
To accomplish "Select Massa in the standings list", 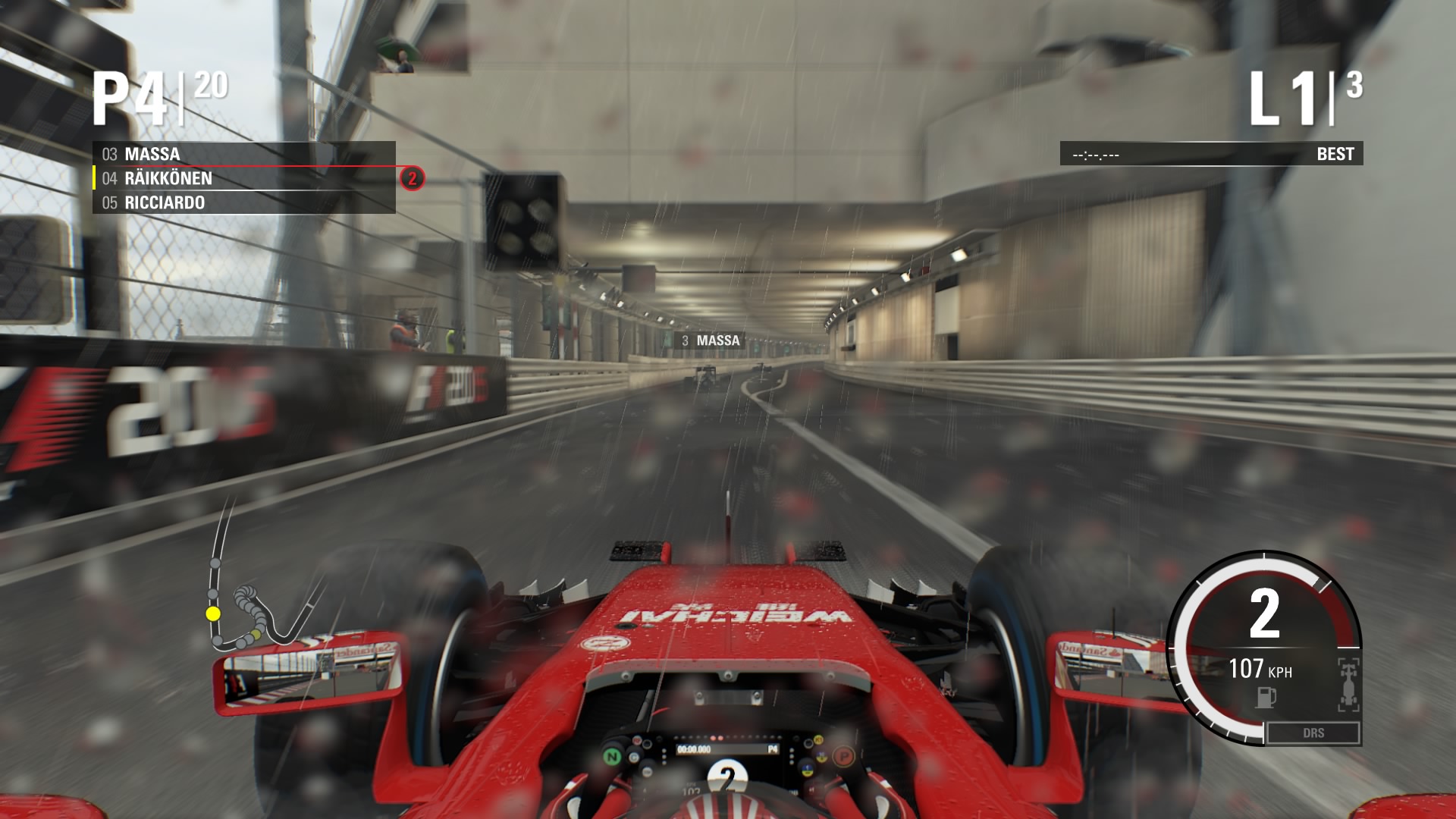I will (243, 154).
